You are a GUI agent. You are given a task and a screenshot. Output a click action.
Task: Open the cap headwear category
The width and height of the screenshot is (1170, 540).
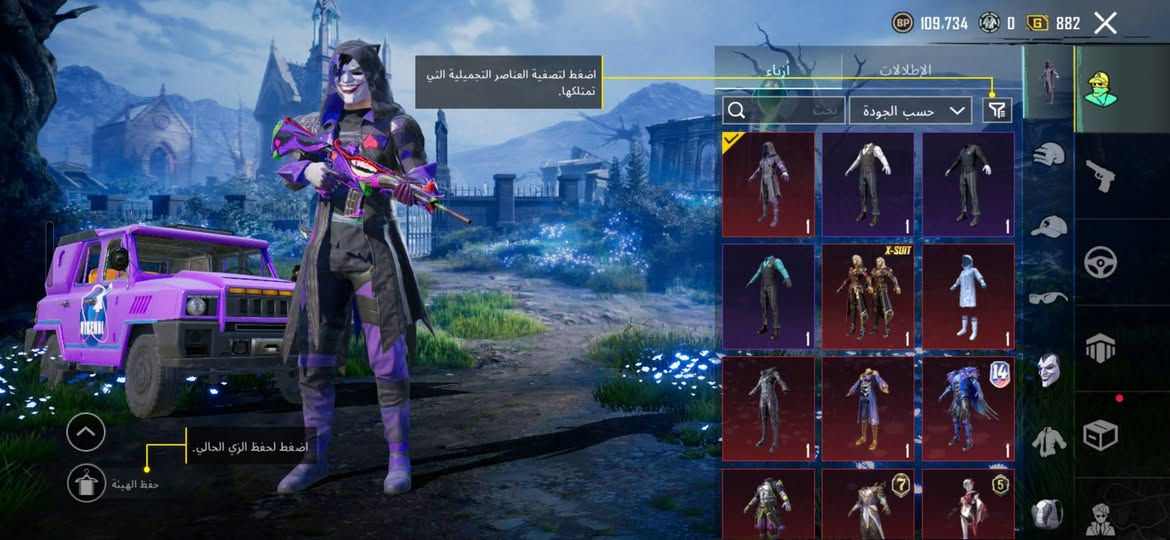click(x=1048, y=226)
